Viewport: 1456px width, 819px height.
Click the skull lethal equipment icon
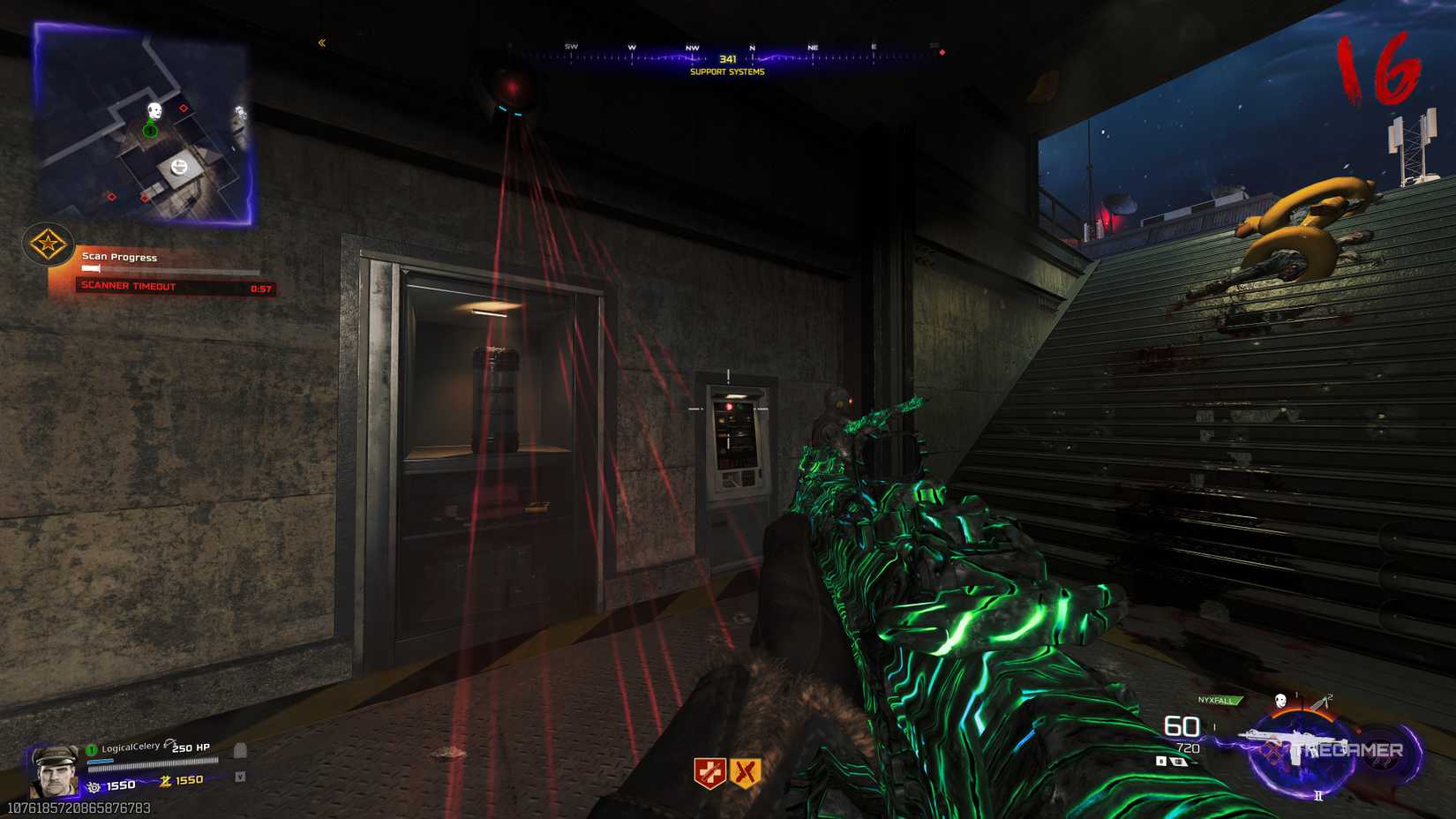(1280, 701)
